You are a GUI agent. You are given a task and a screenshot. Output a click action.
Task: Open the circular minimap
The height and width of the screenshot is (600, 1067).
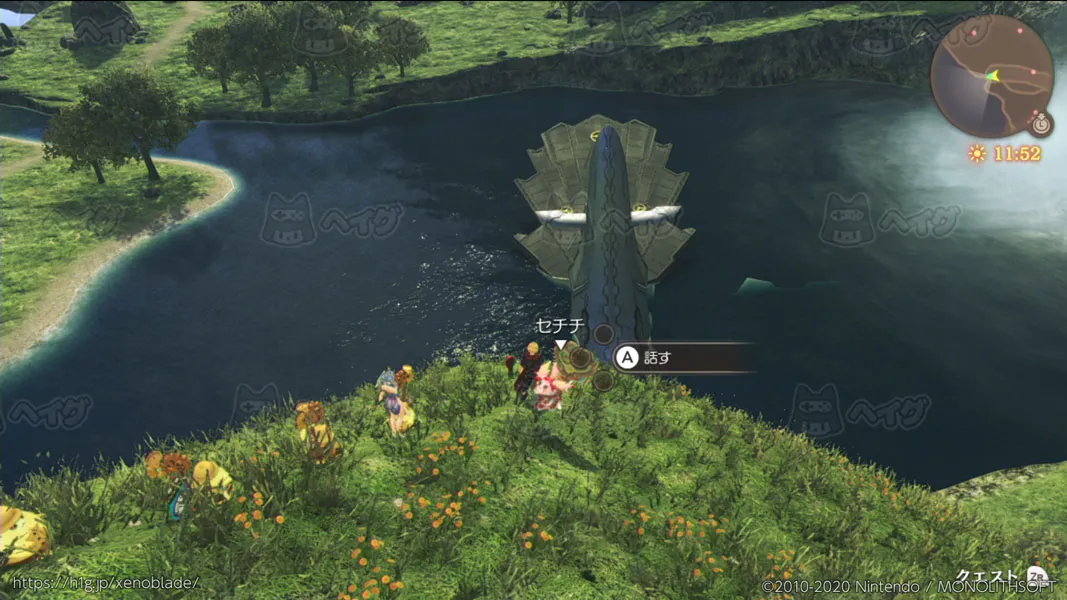click(x=991, y=76)
